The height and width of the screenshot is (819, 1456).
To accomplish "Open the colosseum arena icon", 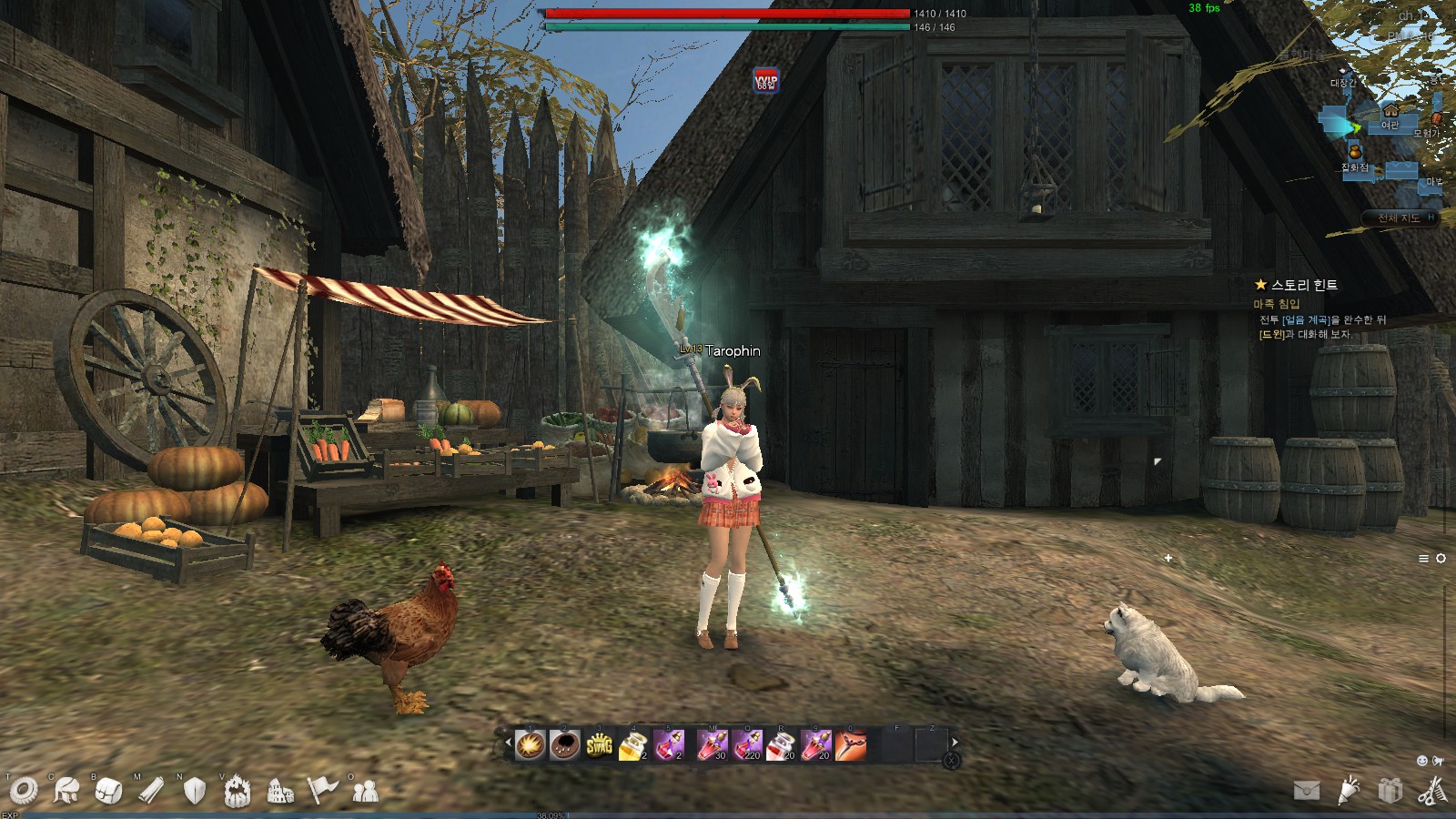I will (280, 793).
